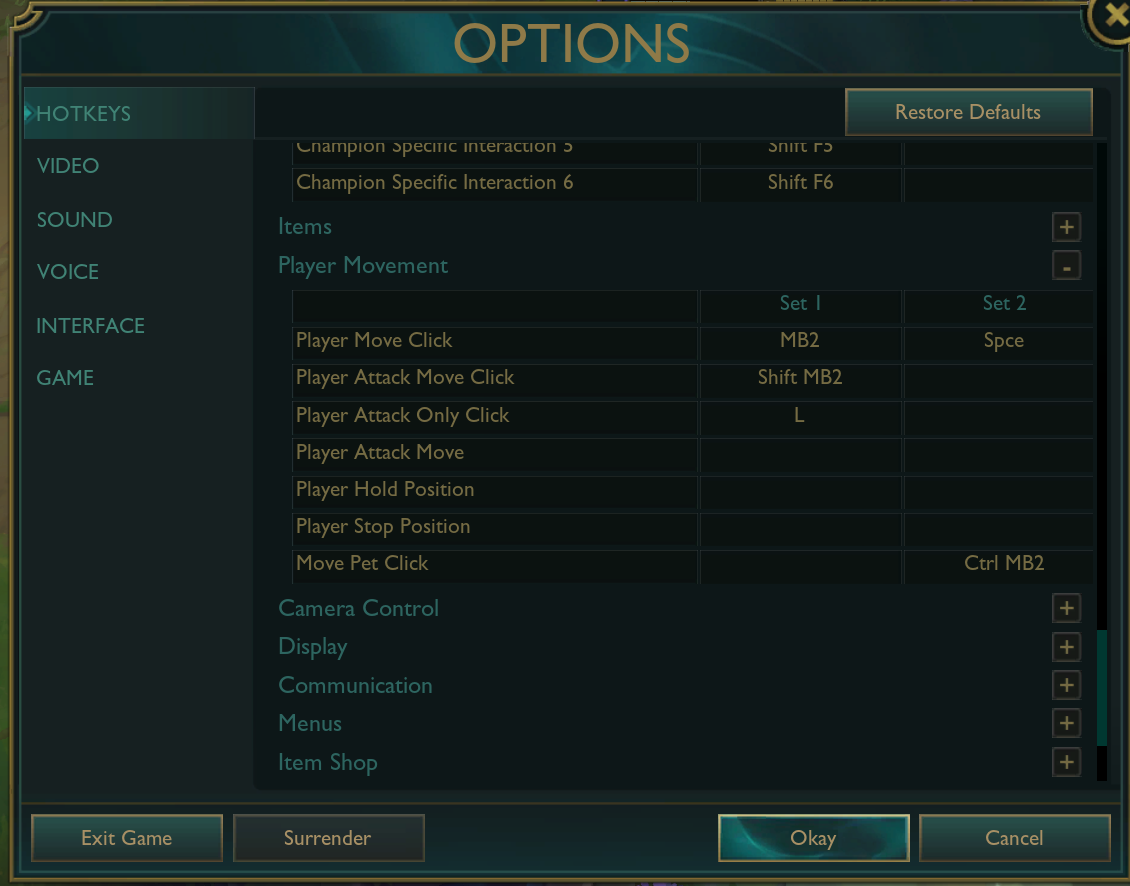
Task: Expand the Camera Control section
Action: click(x=1066, y=608)
